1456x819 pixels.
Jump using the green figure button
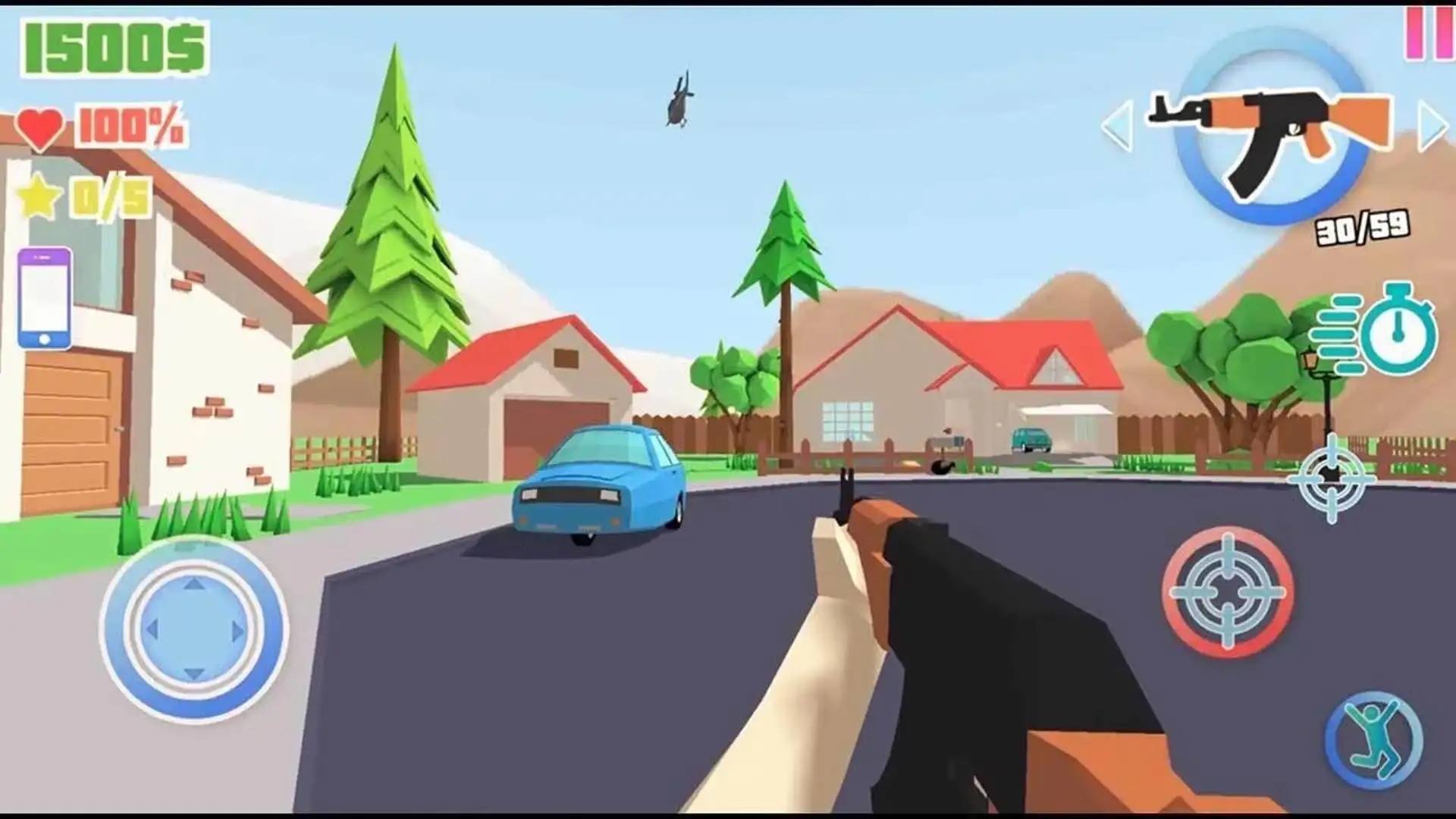(1374, 741)
